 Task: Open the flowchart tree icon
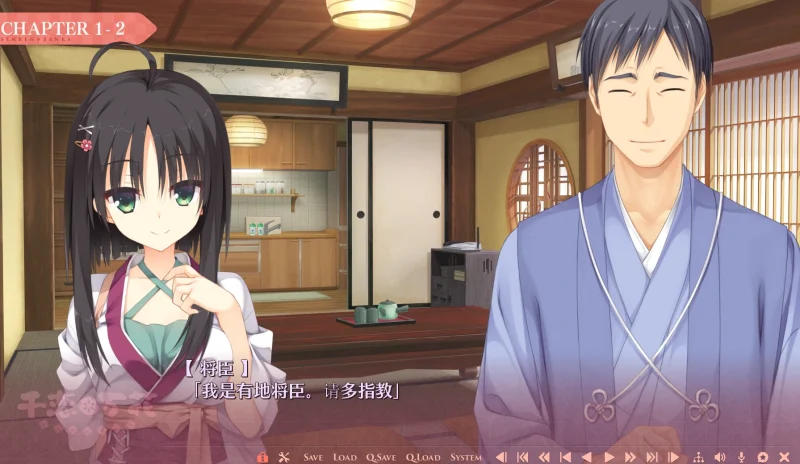pyautogui.click(x=697, y=457)
